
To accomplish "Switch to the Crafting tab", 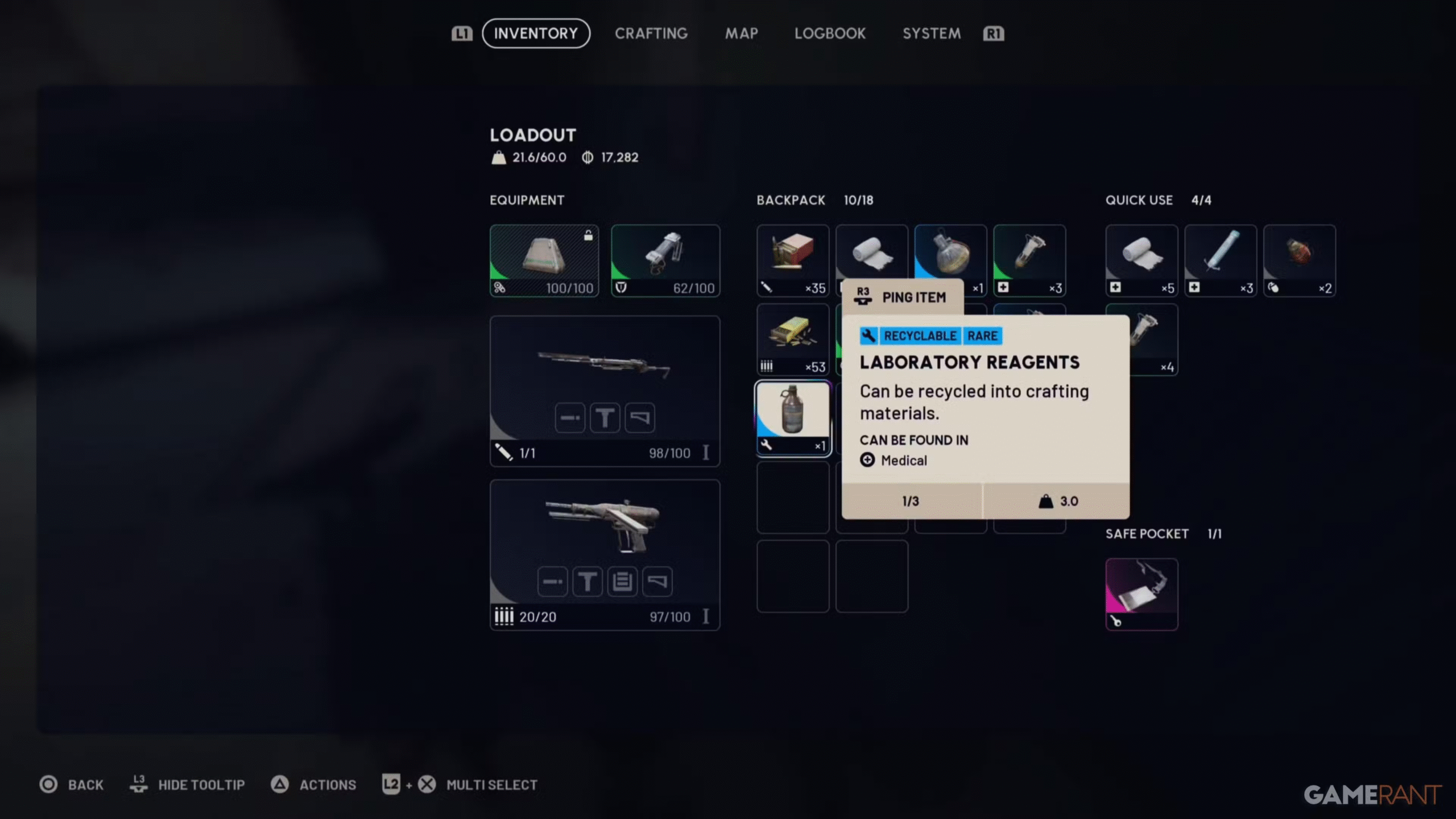I will point(651,33).
